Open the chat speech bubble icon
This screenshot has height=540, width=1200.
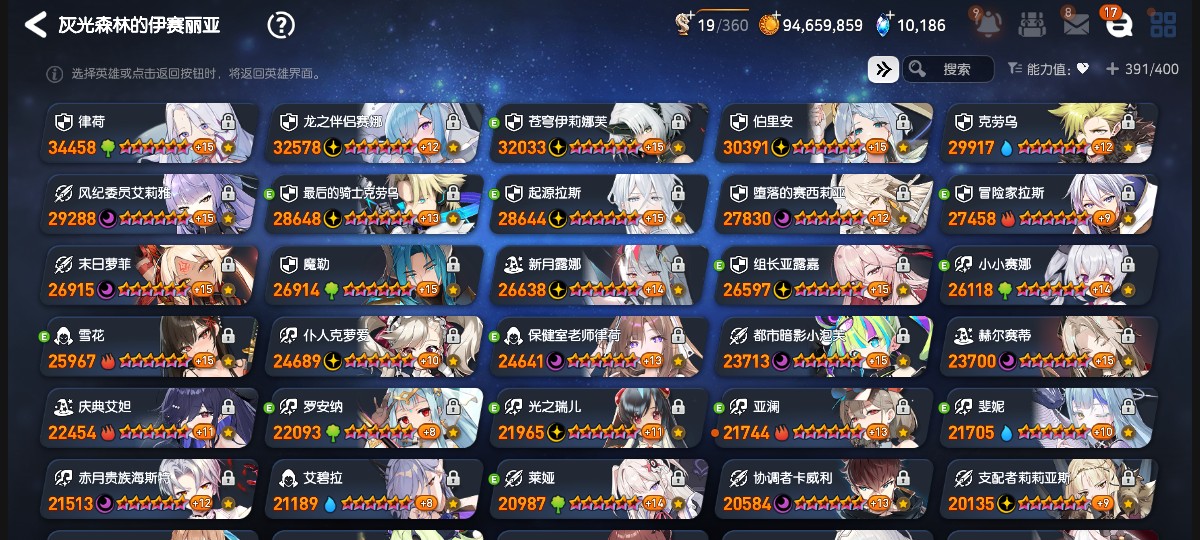1118,25
